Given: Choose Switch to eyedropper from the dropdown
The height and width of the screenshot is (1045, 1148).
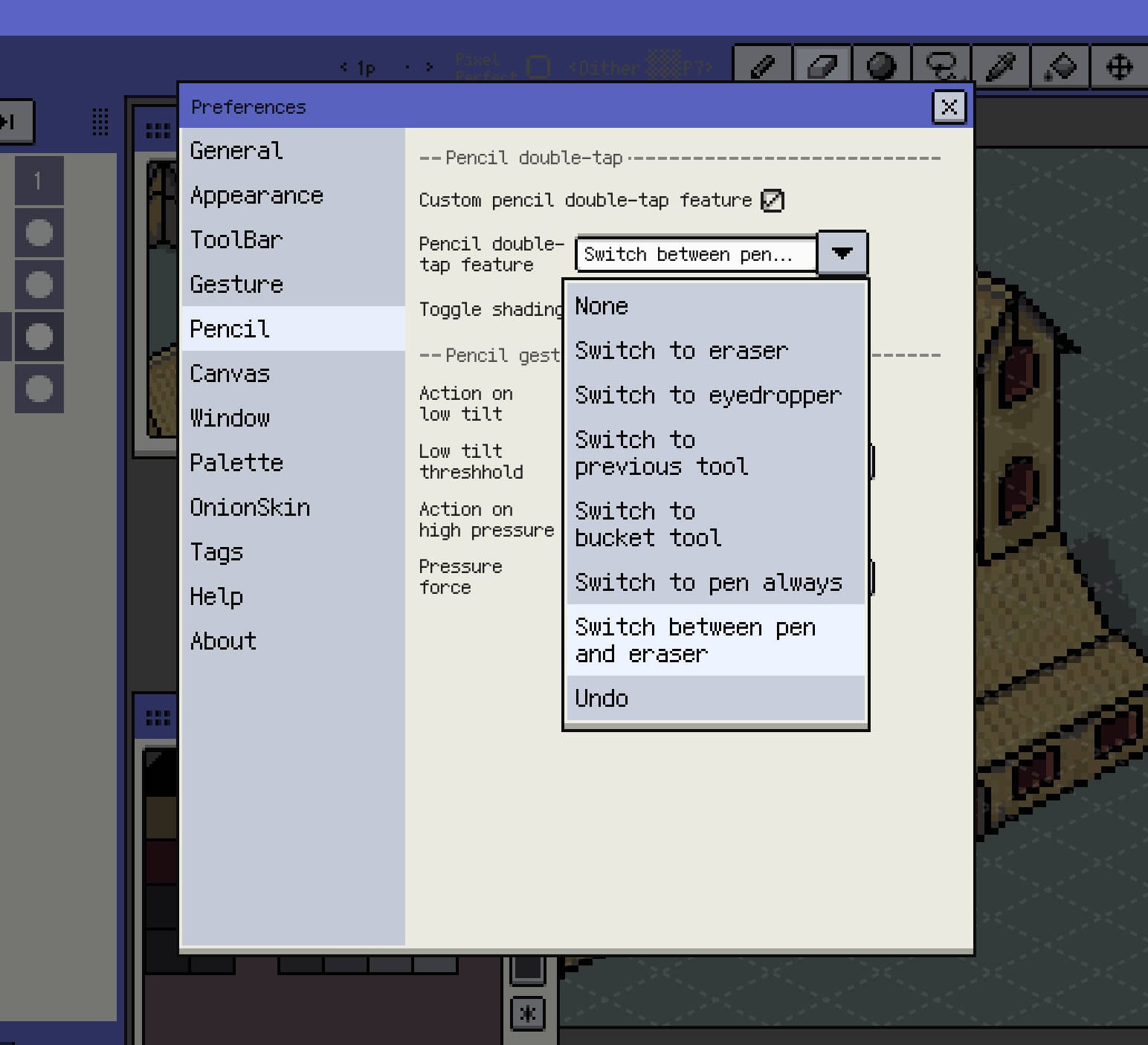Looking at the screenshot, I should tap(707, 395).
